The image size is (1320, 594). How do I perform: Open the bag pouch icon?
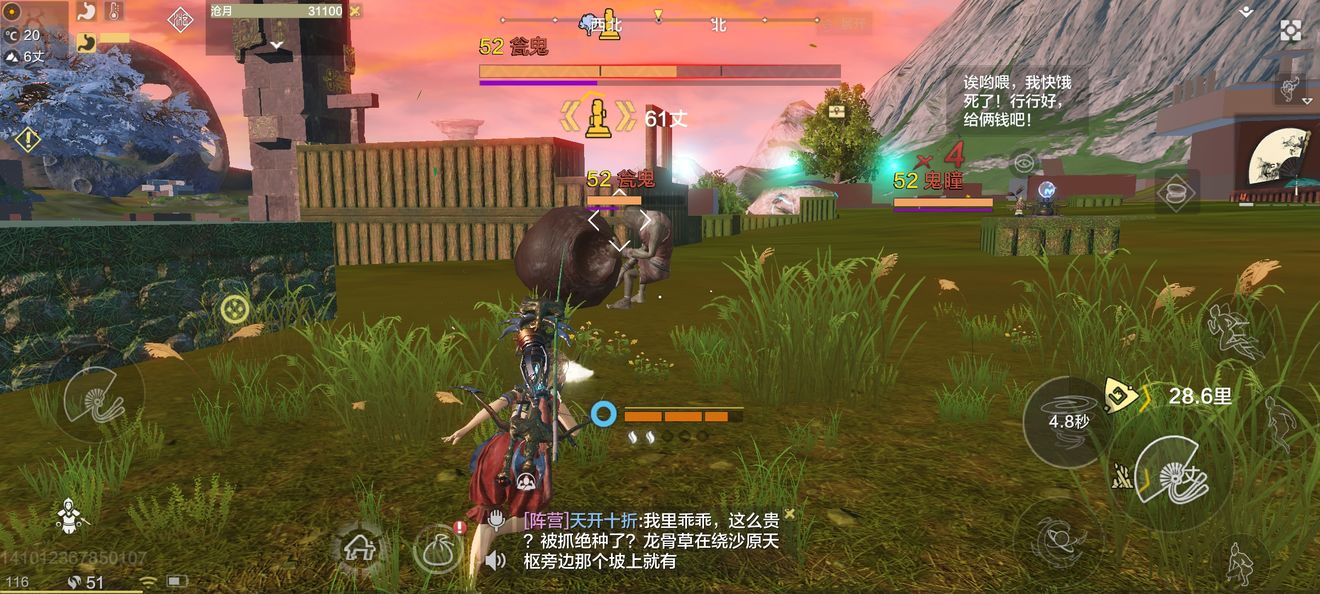[438, 551]
